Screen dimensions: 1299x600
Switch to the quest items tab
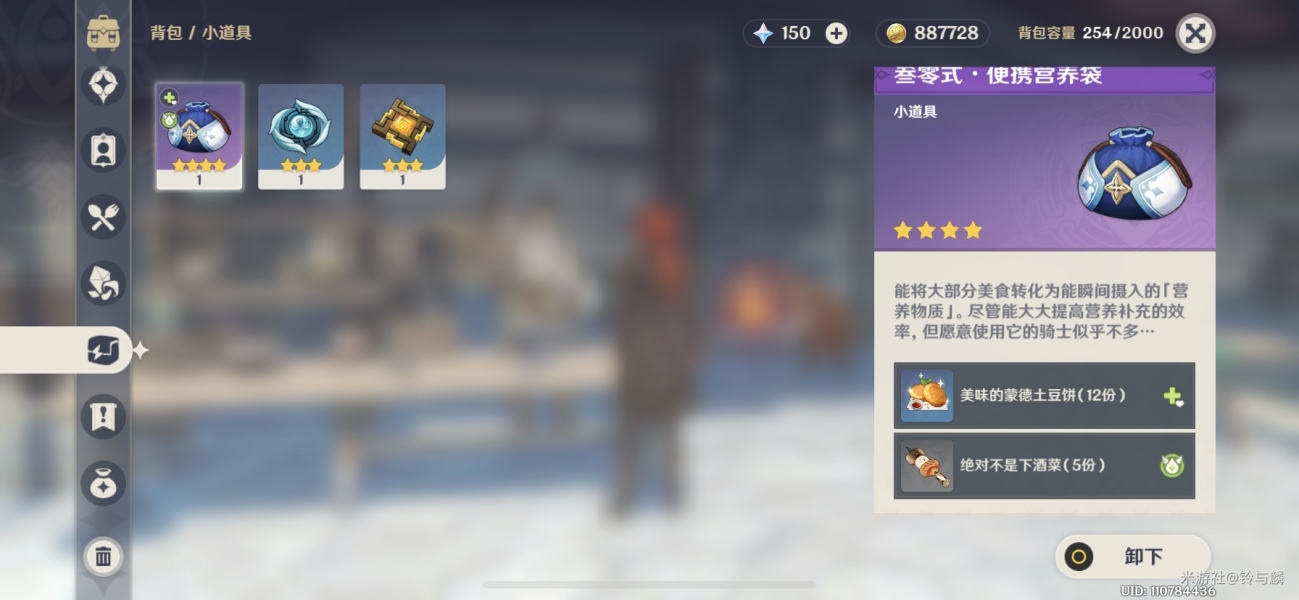pos(103,417)
